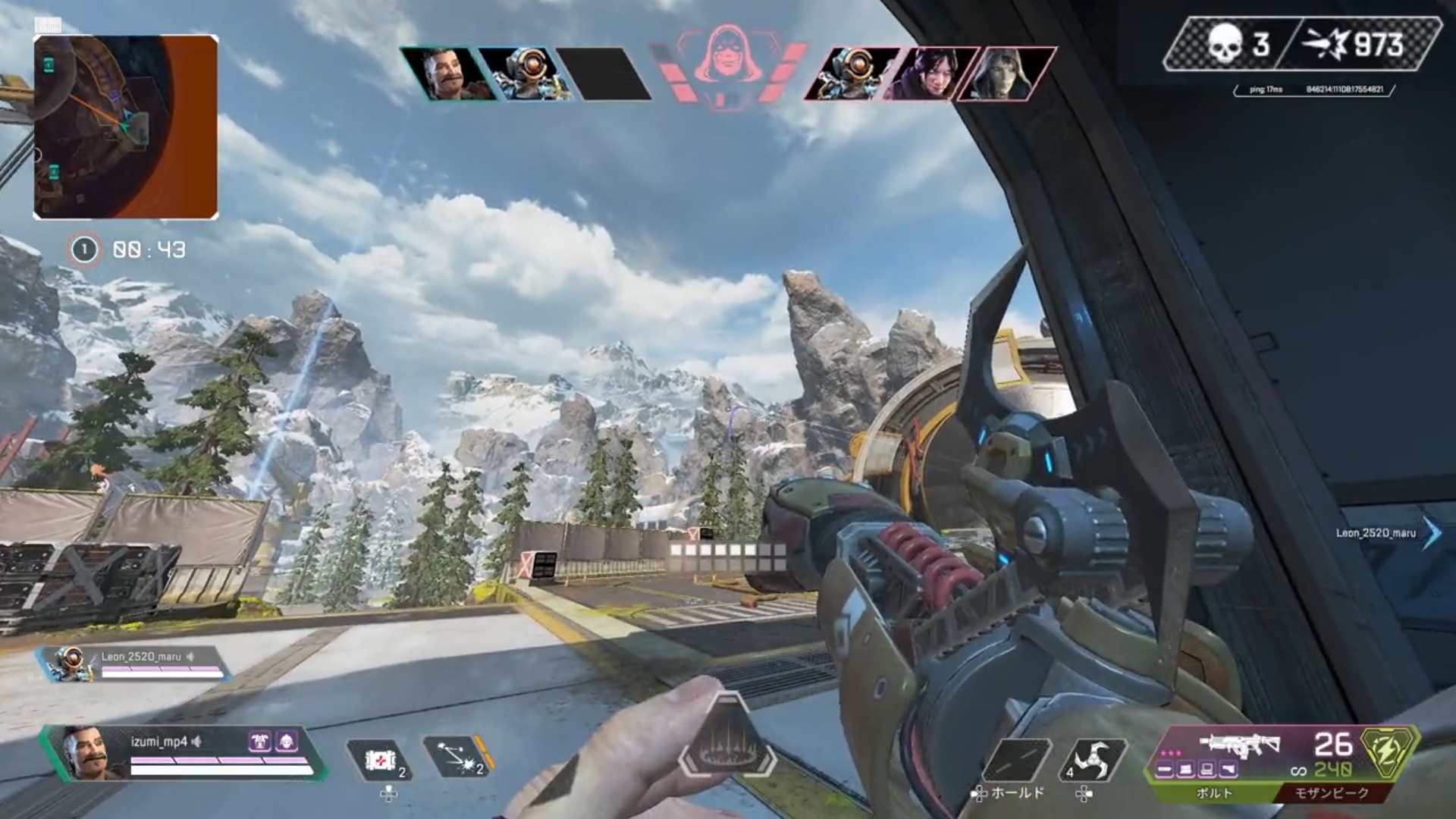Click the Leon_2520_maru teammate ping marker
This screenshot has height=819, width=1456.
pyautogui.click(x=1430, y=533)
